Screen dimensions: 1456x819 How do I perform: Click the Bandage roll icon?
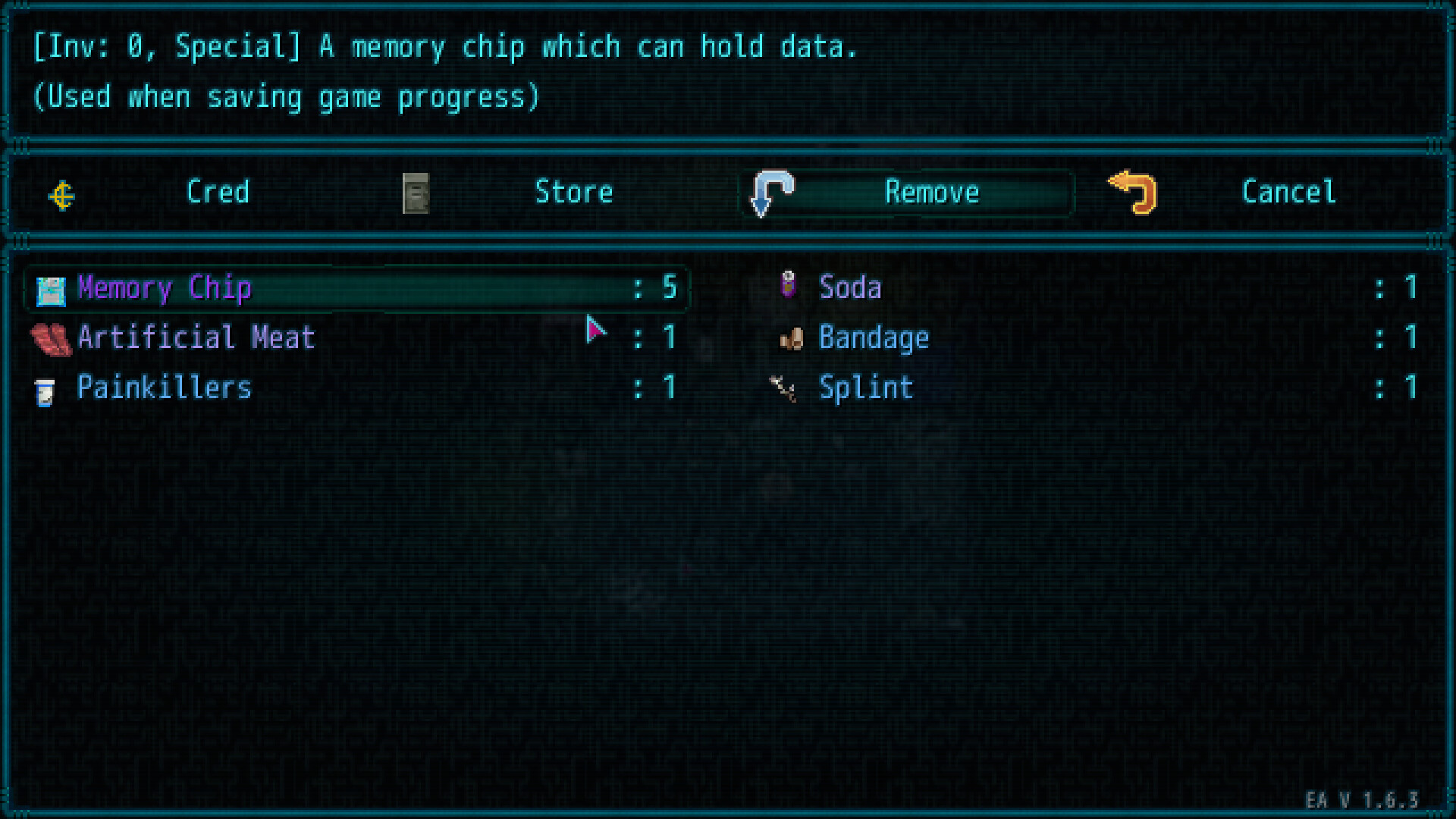click(791, 339)
